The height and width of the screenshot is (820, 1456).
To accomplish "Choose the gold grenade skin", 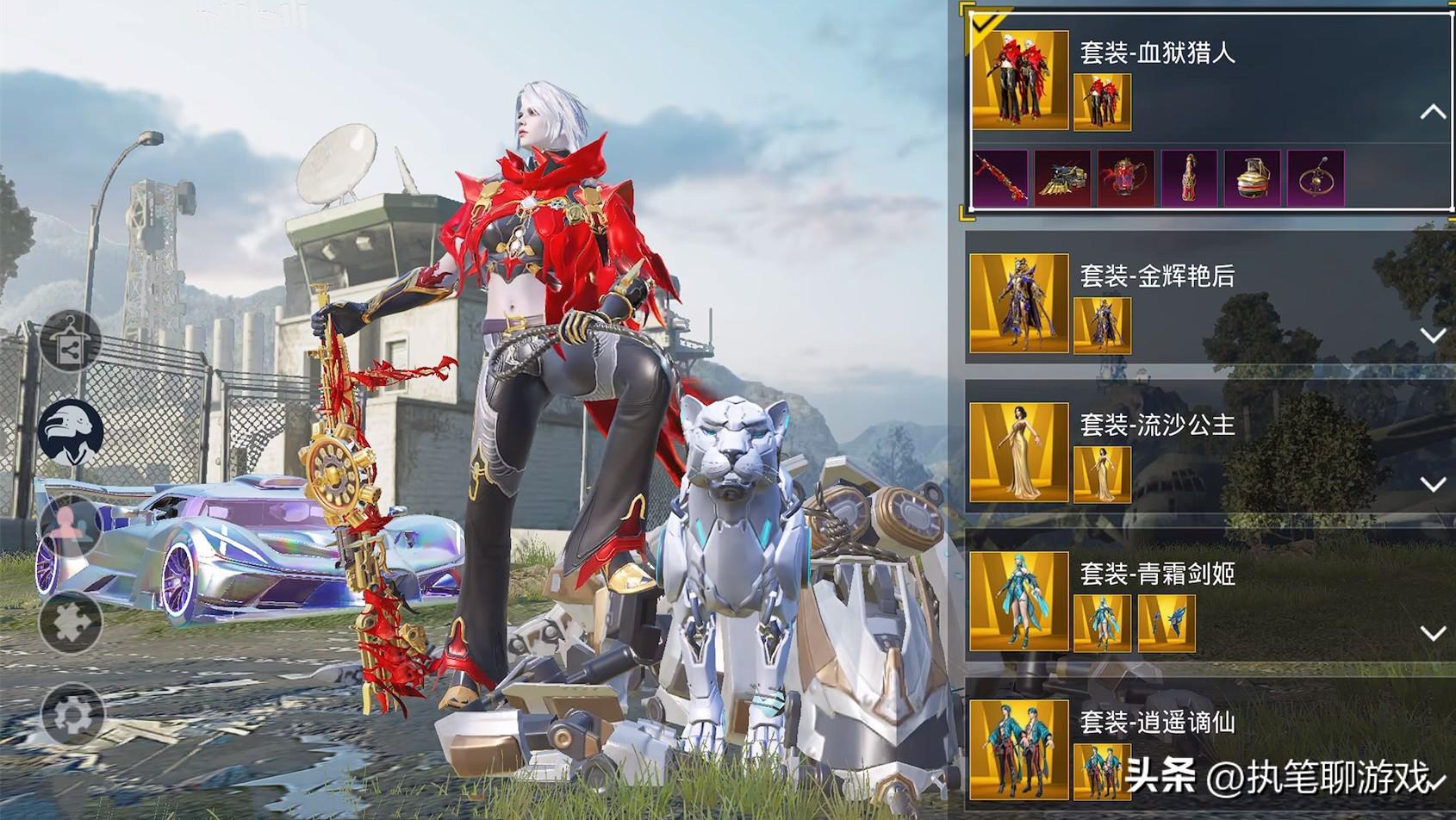I will (x=1252, y=178).
